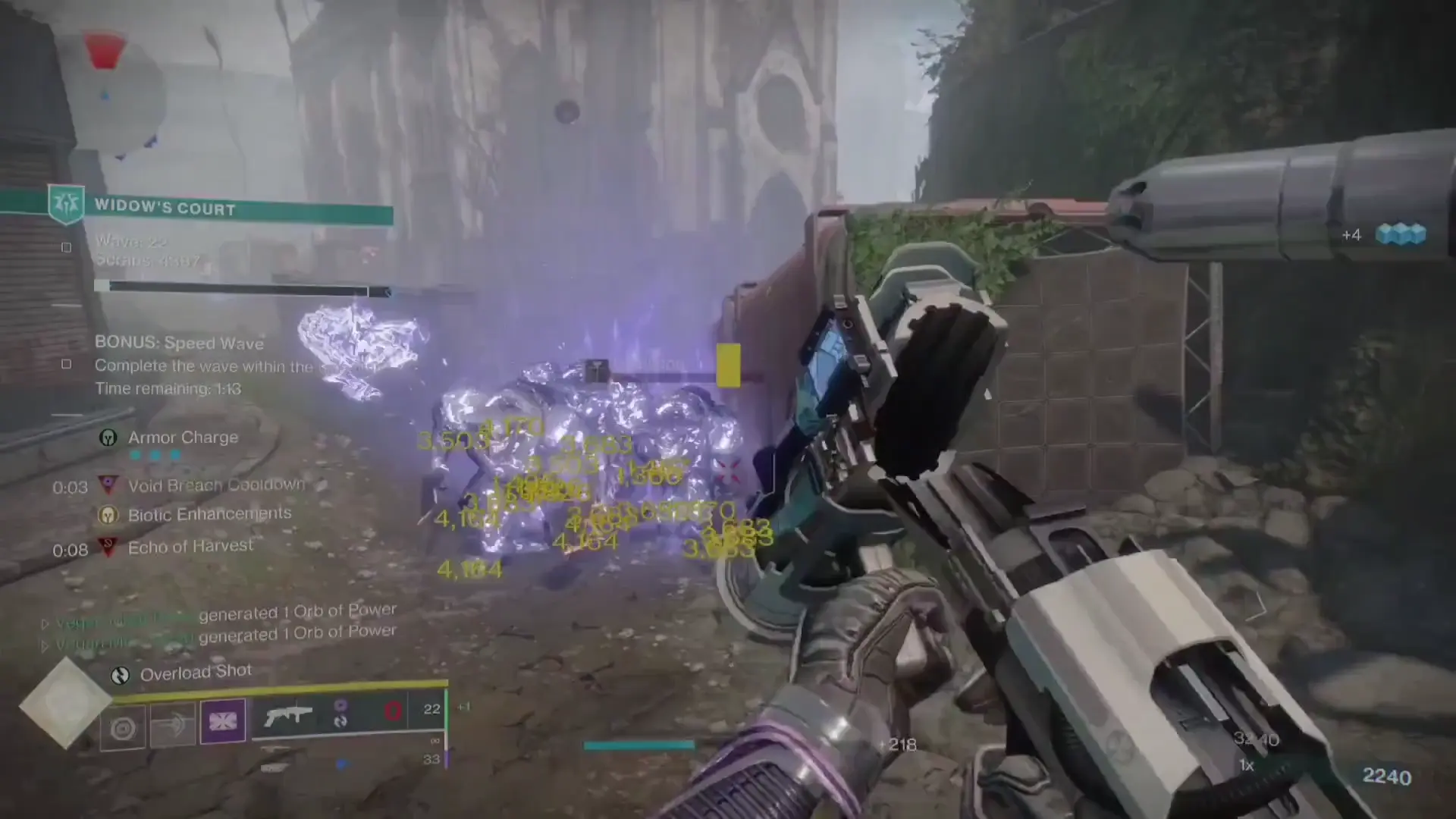Viewport: 1456px width, 819px height.
Task: Select the BONUS Speed Wave text label
Action: click(179, 343)
